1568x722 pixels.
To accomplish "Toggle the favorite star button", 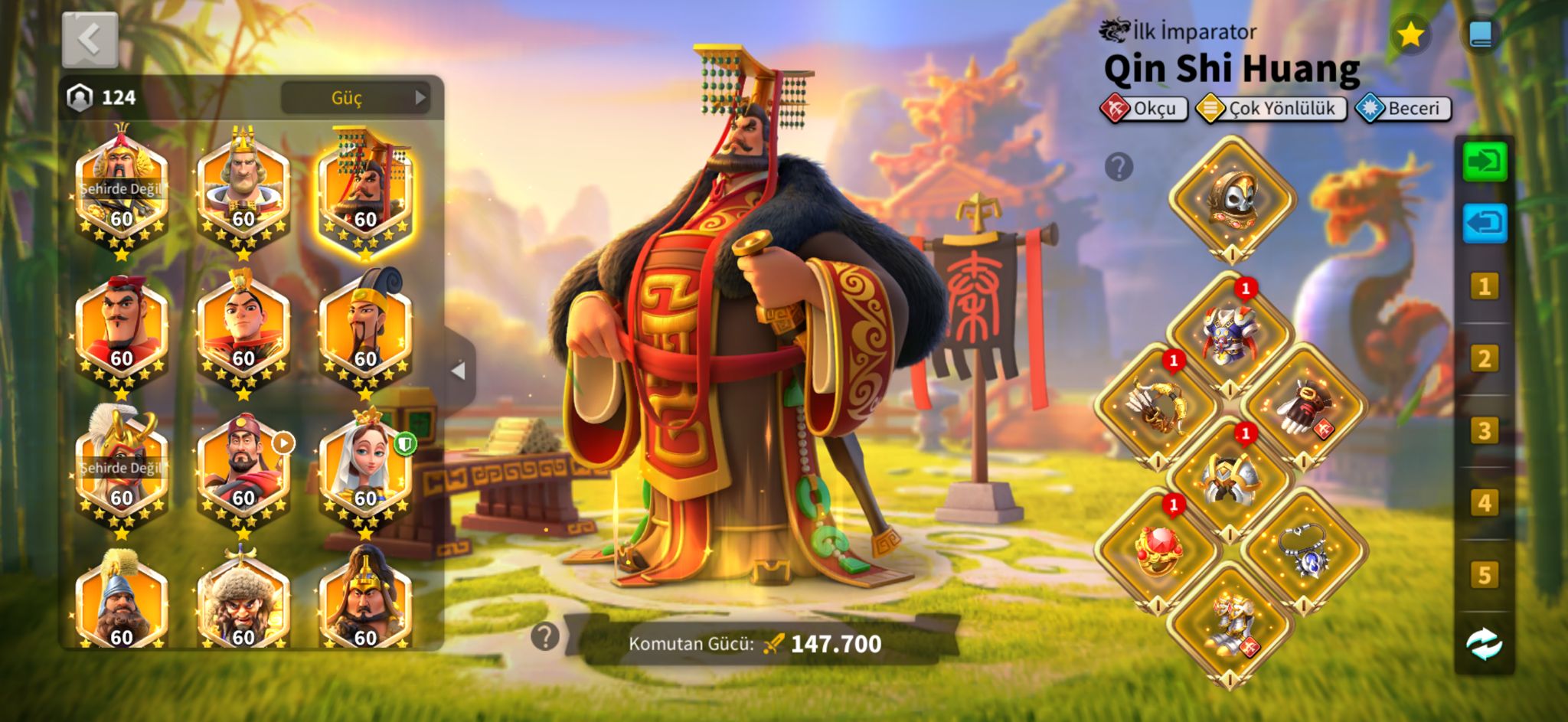I will [x=1410, y=35].
